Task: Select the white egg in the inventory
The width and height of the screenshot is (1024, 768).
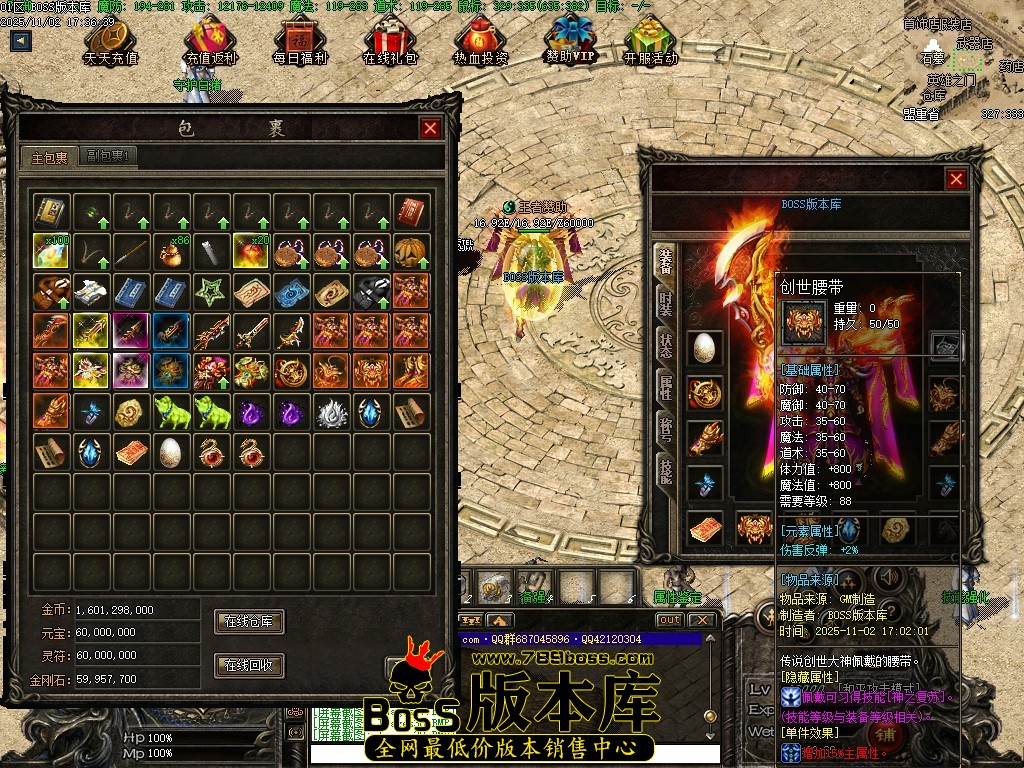Action: [x=170, y=451]
